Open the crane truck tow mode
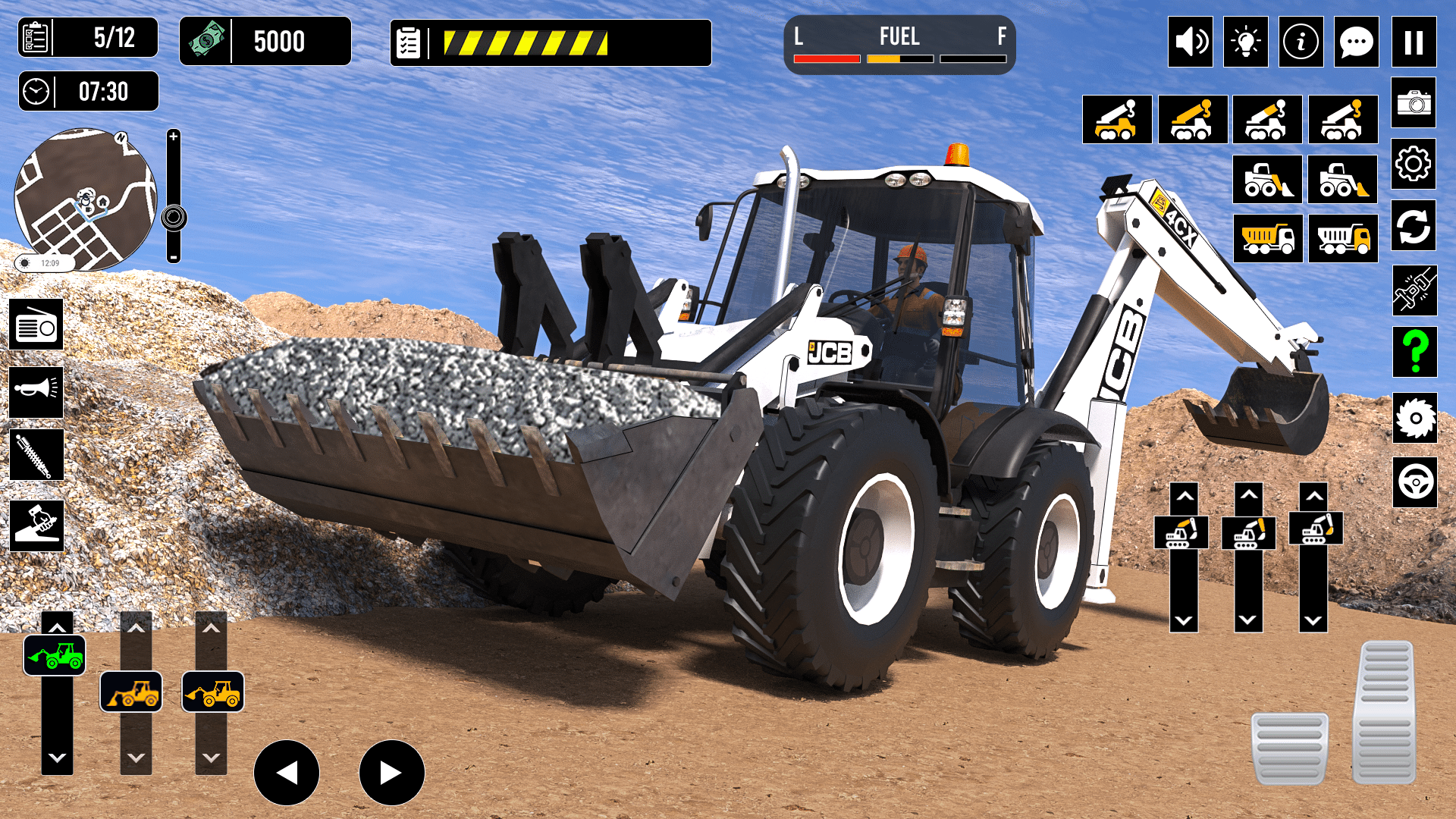 (x=1117, y=119)
